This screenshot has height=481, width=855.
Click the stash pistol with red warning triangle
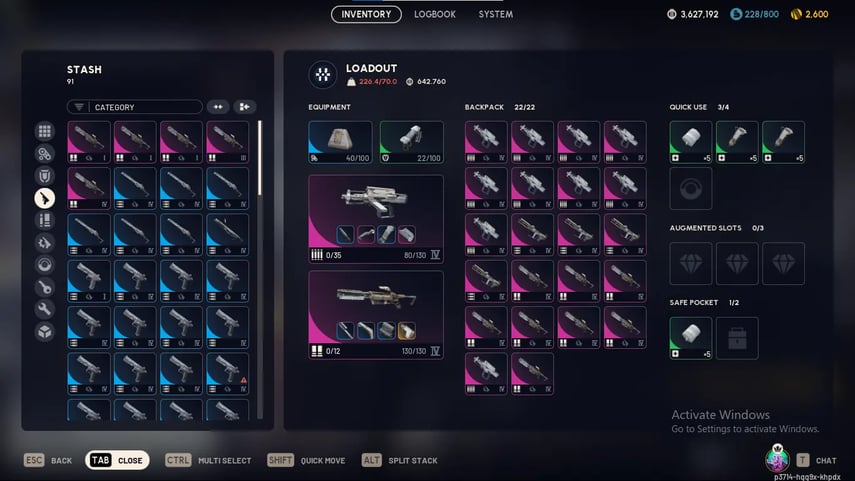point(227,373)
